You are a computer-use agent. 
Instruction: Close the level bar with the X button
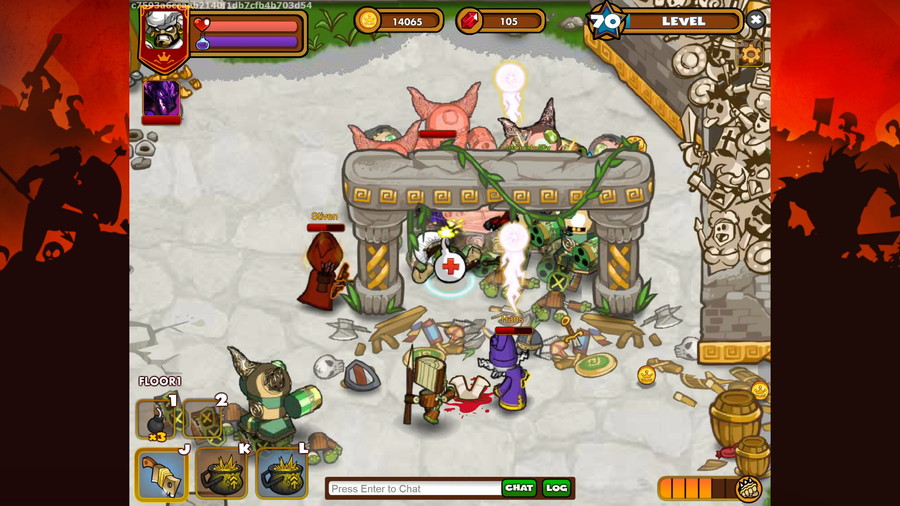(x=756, y=20)
